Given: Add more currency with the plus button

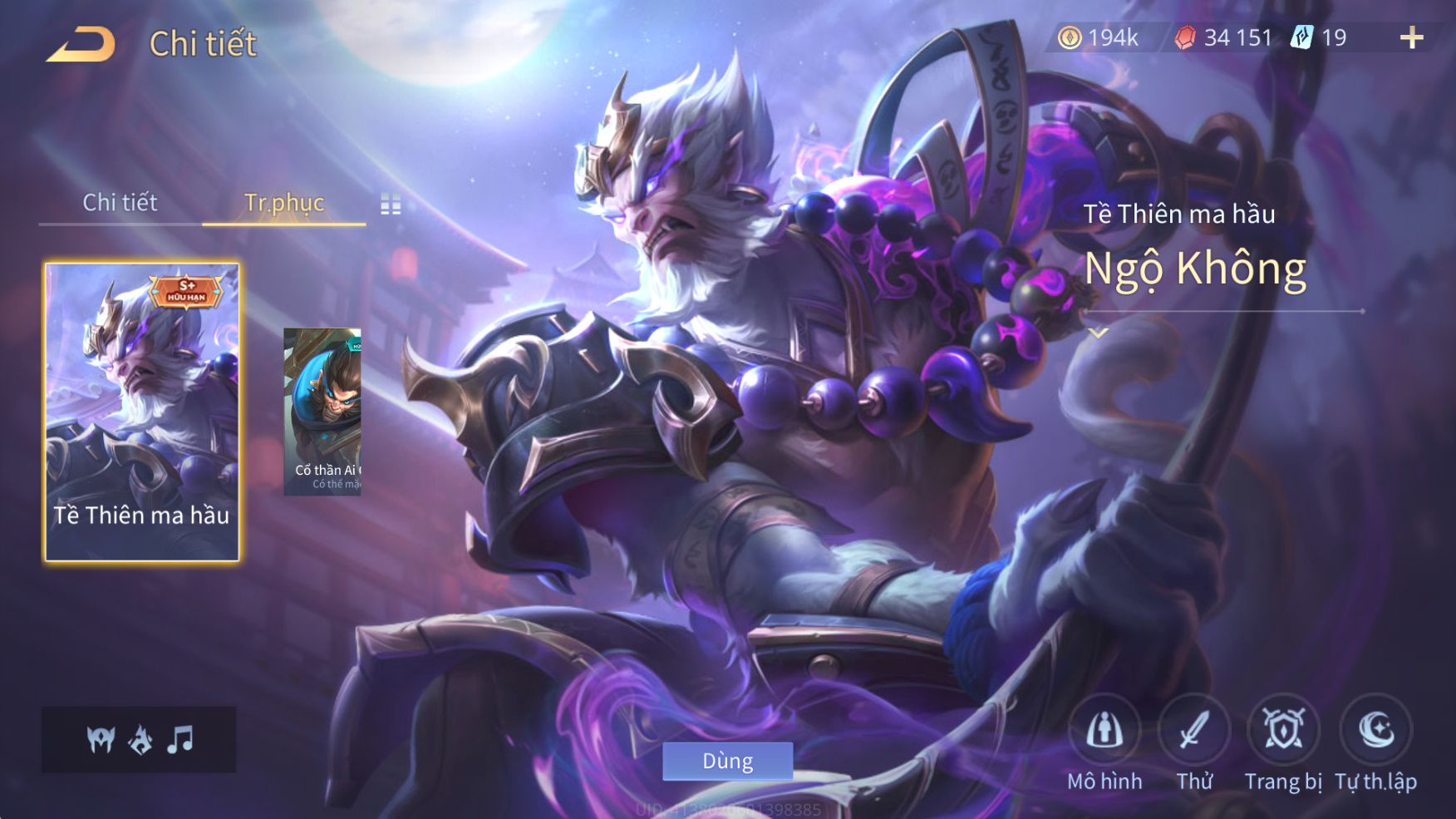Looking at the screenshot, I should 1411,37.
